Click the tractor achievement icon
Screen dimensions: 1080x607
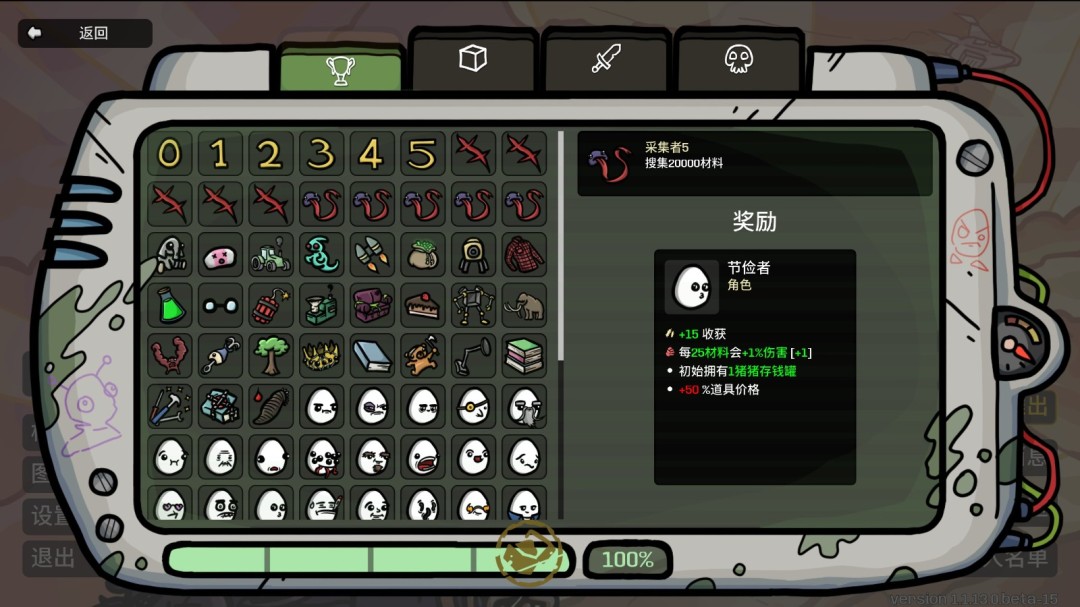coord(270,255)
